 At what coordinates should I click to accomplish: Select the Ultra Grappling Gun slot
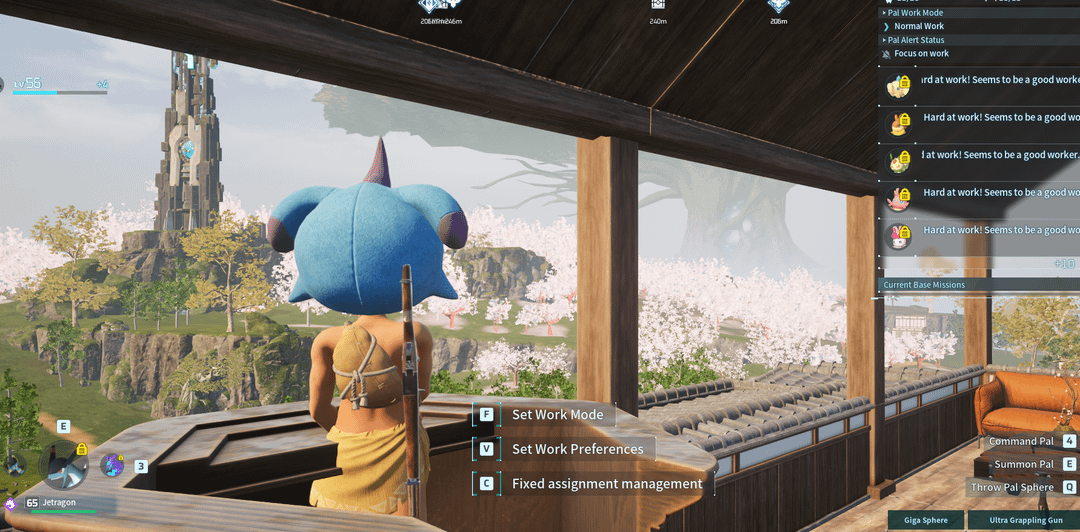tap(1025, 520)
